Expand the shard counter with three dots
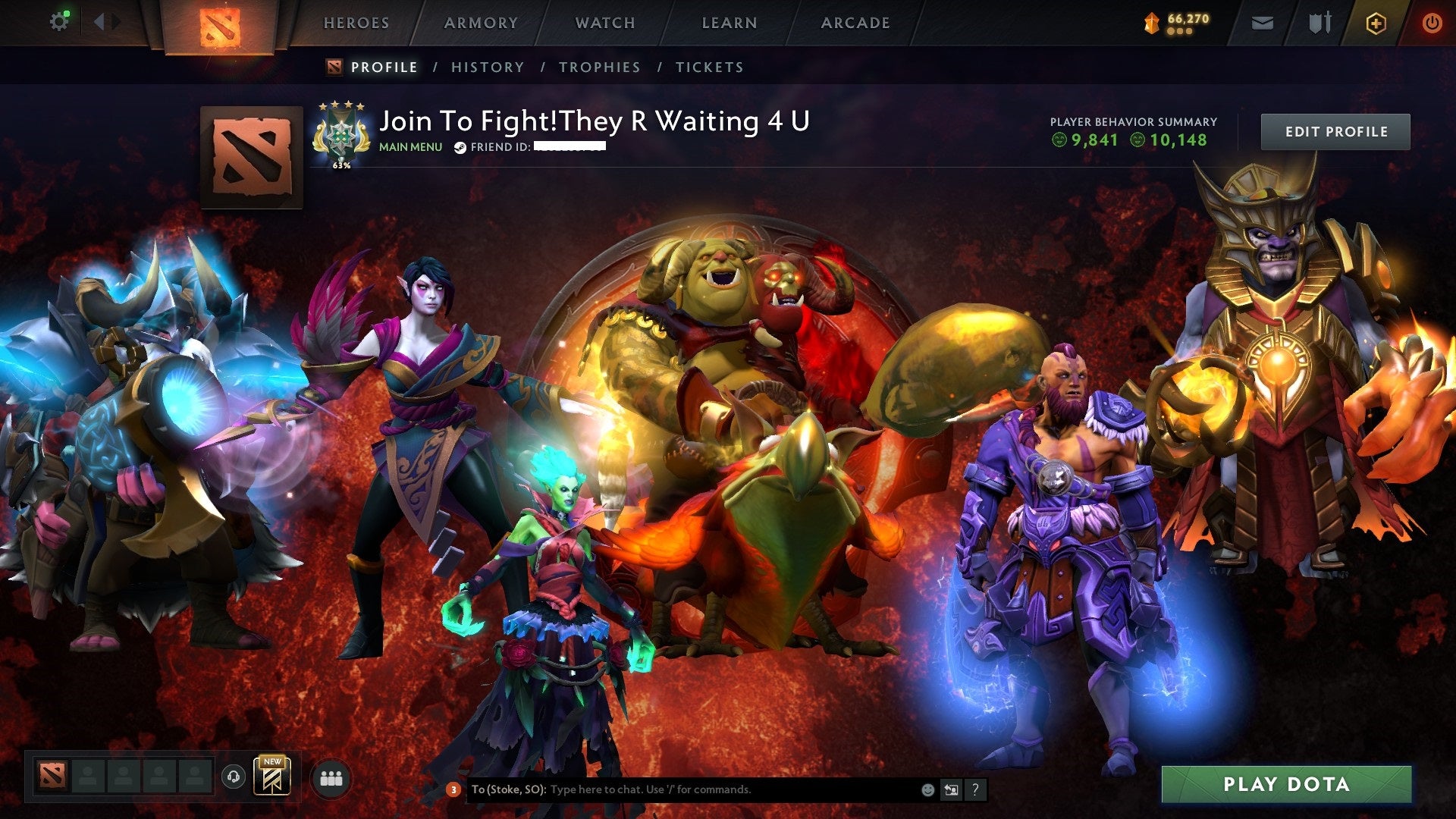 point(1178,31)
